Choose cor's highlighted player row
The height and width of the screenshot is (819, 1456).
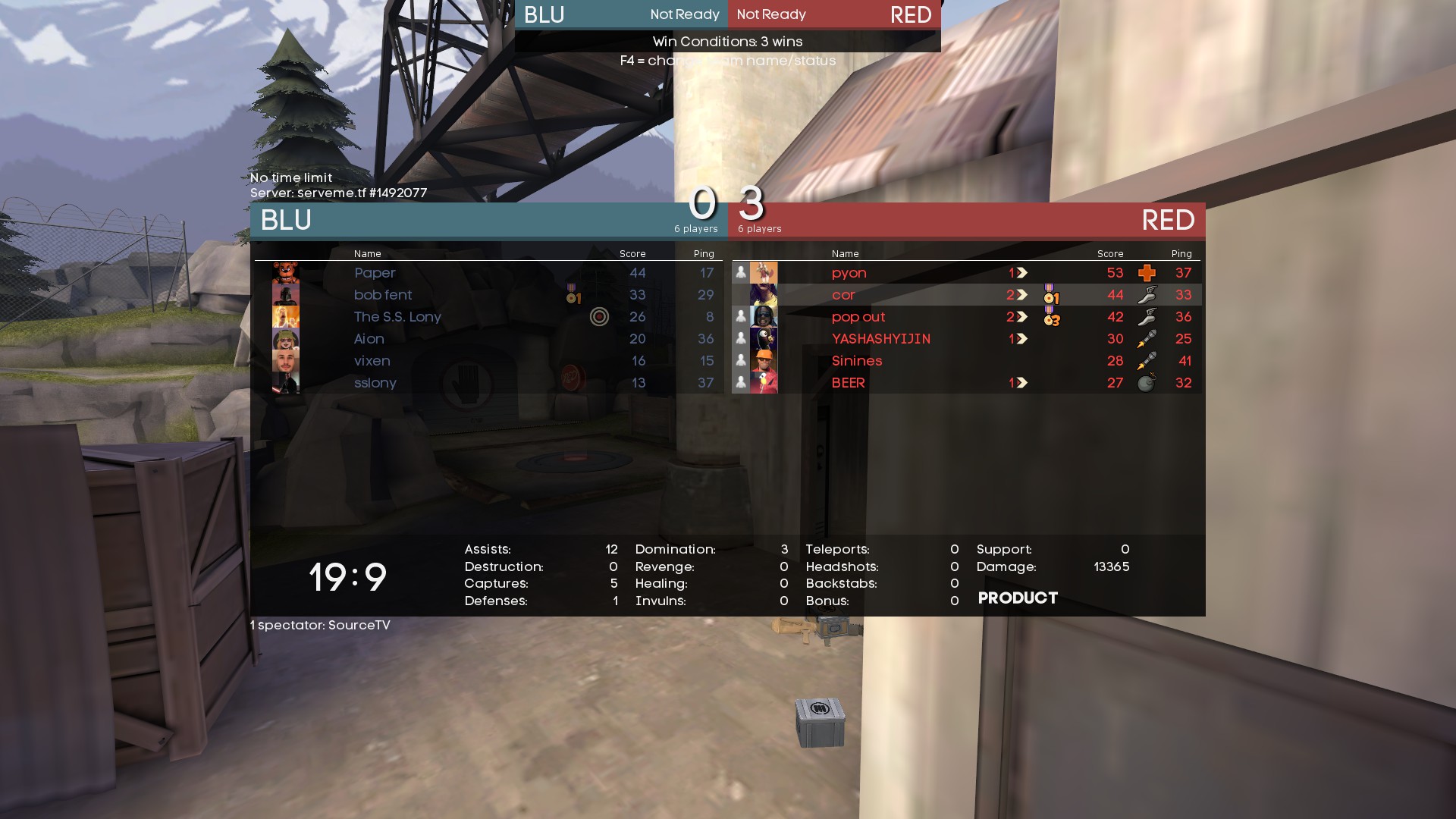[x=843, y=295]
